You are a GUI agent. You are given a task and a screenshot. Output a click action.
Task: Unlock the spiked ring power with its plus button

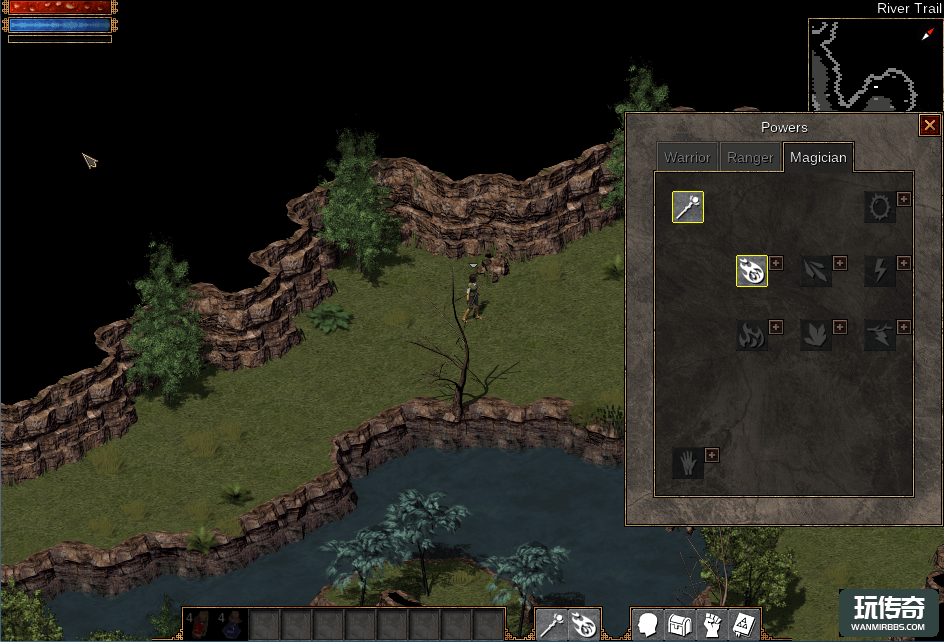(904, 199)
